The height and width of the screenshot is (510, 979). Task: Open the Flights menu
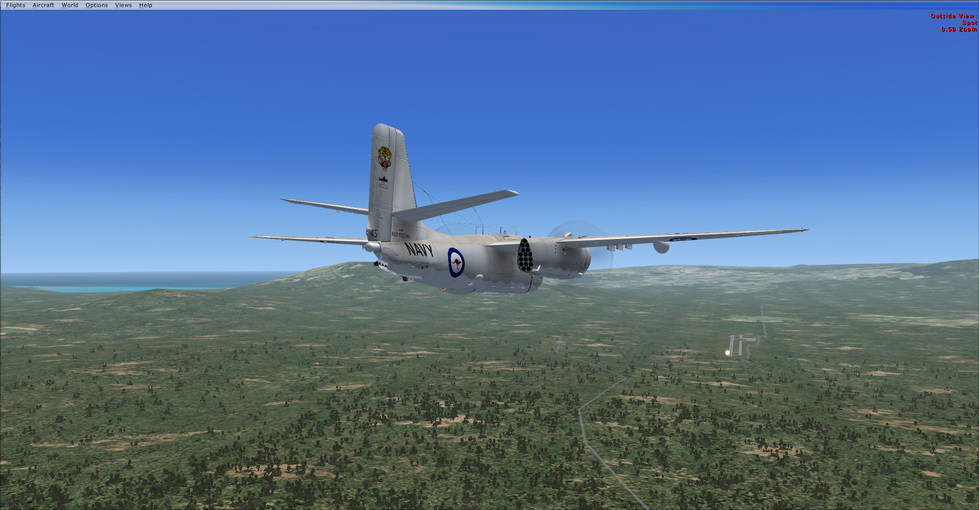tap(15, 5)
